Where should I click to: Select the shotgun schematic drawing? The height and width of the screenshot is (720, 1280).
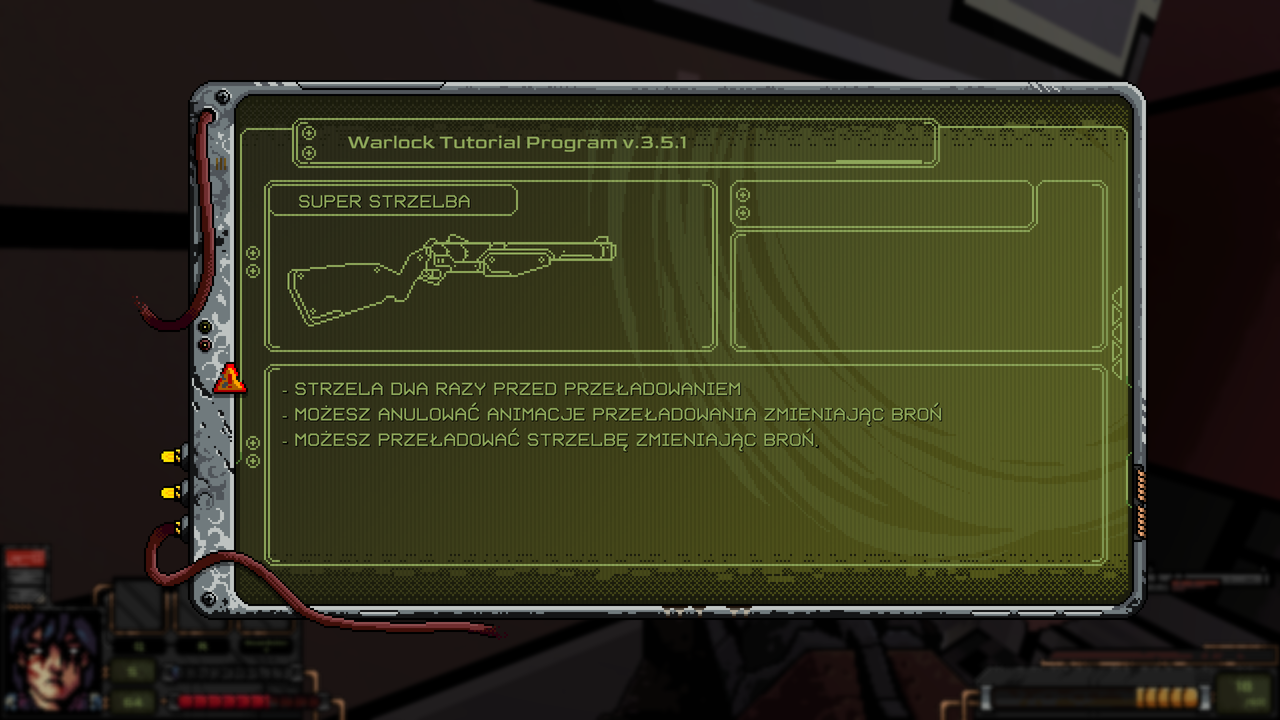[450, 272]
